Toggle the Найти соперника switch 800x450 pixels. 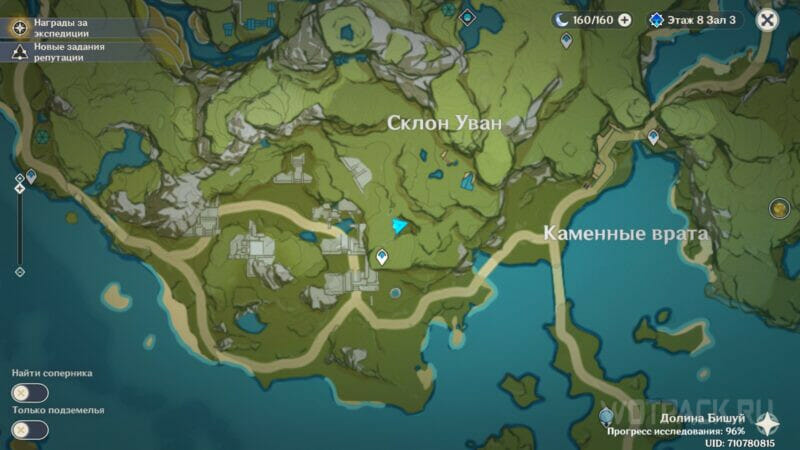[x=30, y=392]
